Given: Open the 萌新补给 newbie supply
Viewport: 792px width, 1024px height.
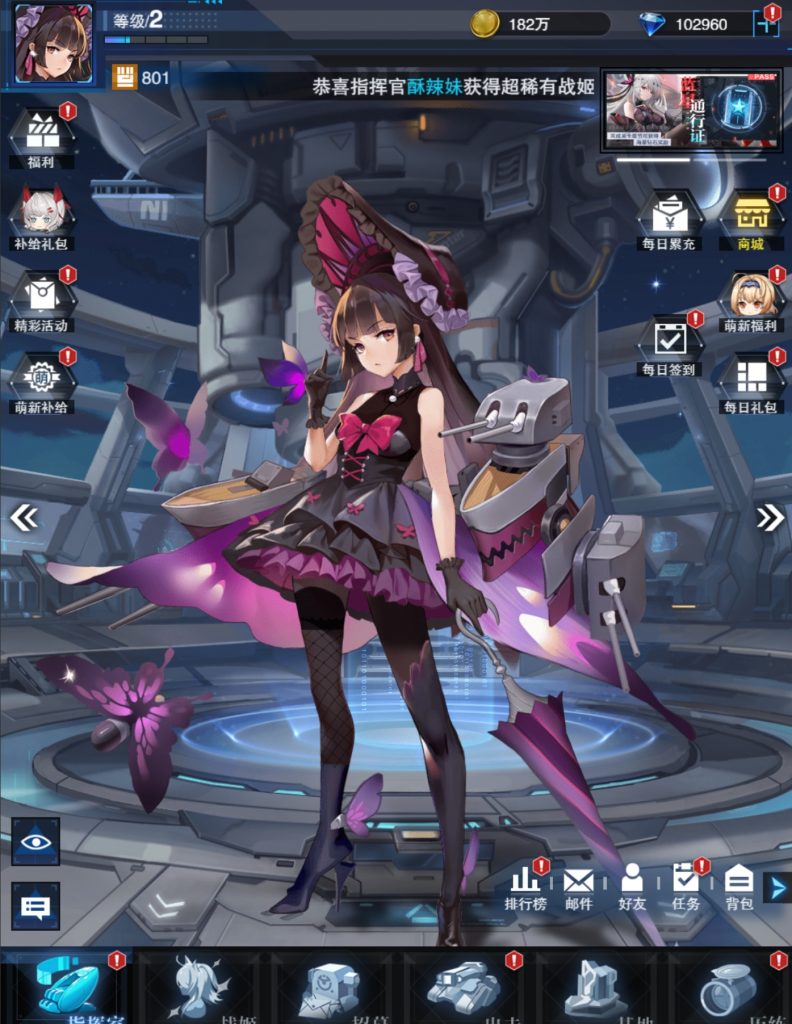Looking at the screenshot, I should 42,380.
